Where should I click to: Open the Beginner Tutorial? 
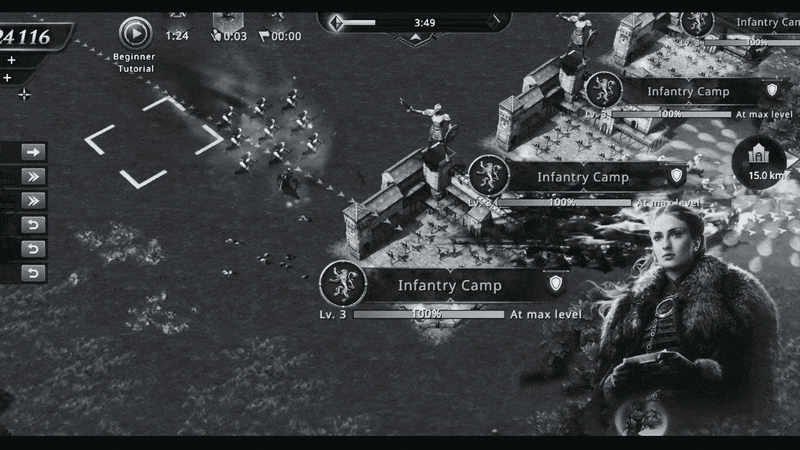tap(135, 34)
